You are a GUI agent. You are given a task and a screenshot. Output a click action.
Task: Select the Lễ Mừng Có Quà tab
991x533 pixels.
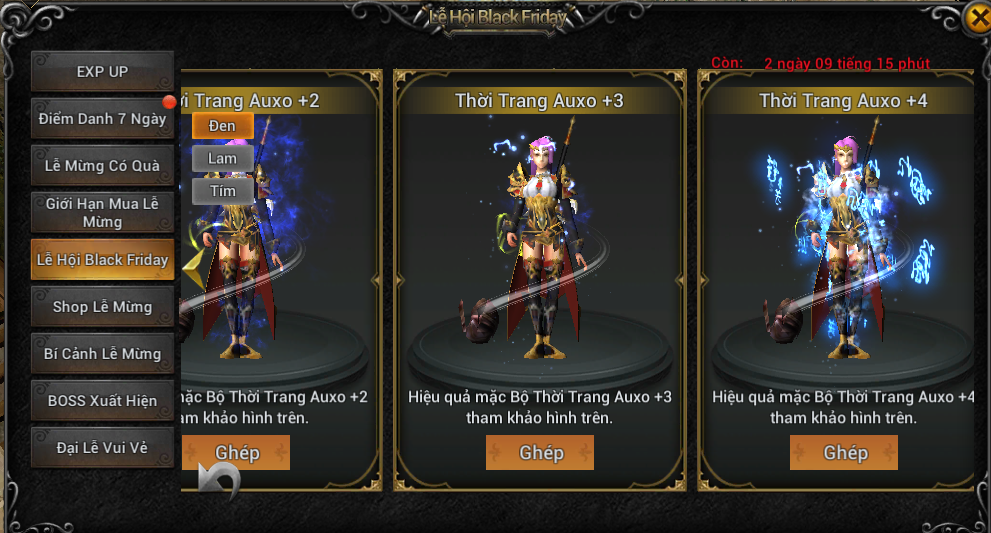coord(102,166)
